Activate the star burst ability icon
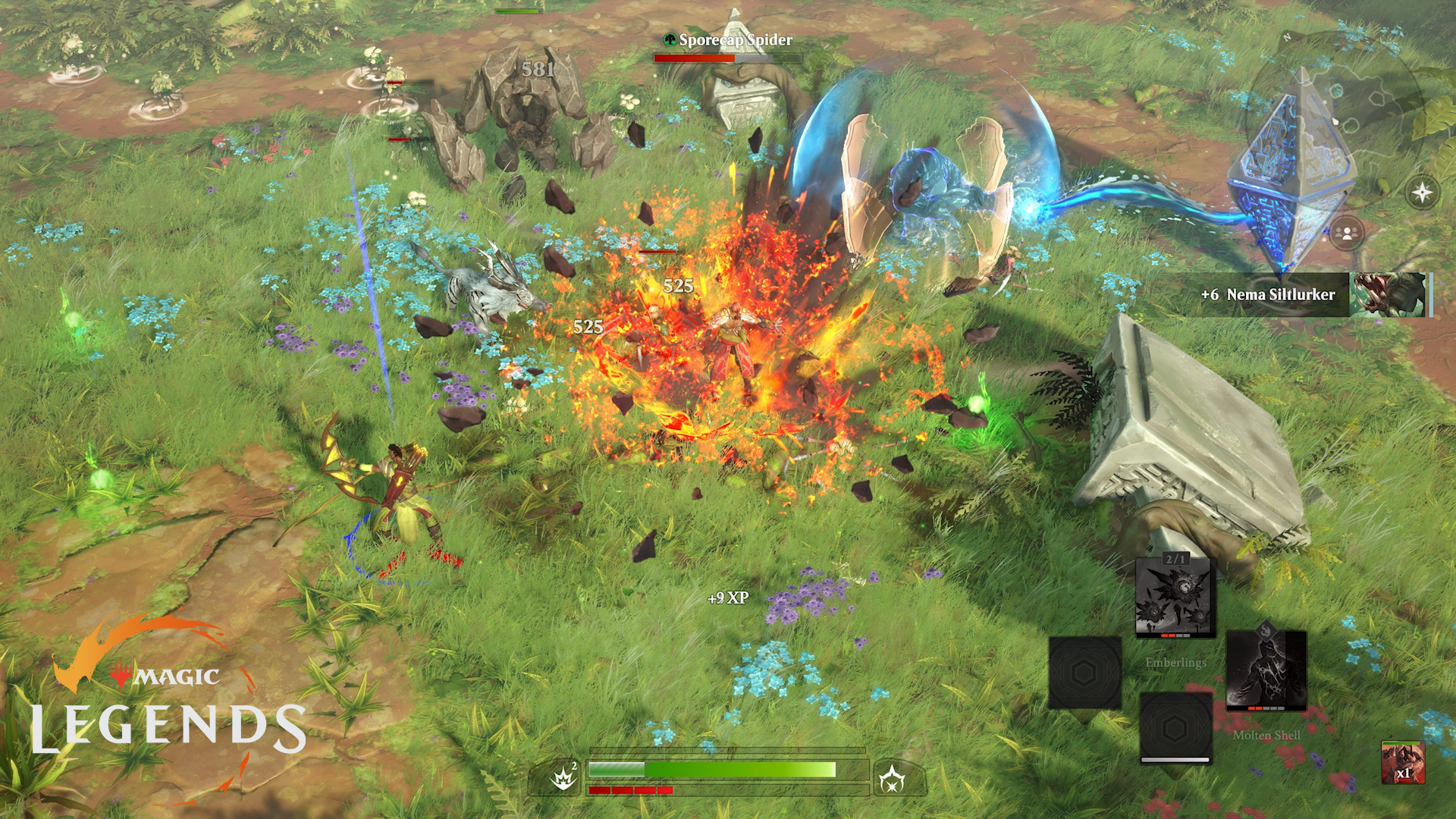This screenshot has width=1456, height=819. pyautogui.click(x=892, y=779)
